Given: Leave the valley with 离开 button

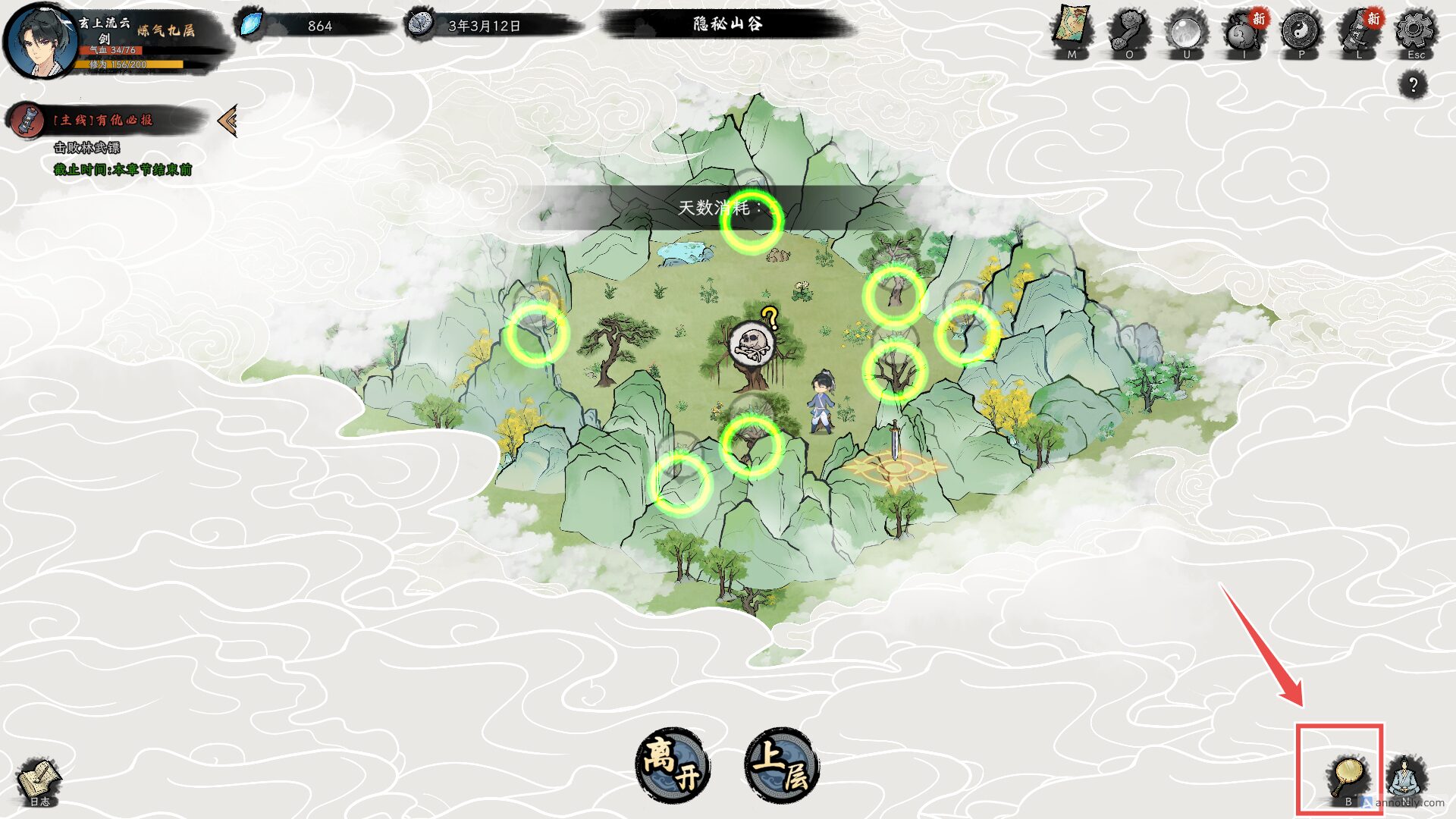Looking at the screenshot, I should (672, 764).
